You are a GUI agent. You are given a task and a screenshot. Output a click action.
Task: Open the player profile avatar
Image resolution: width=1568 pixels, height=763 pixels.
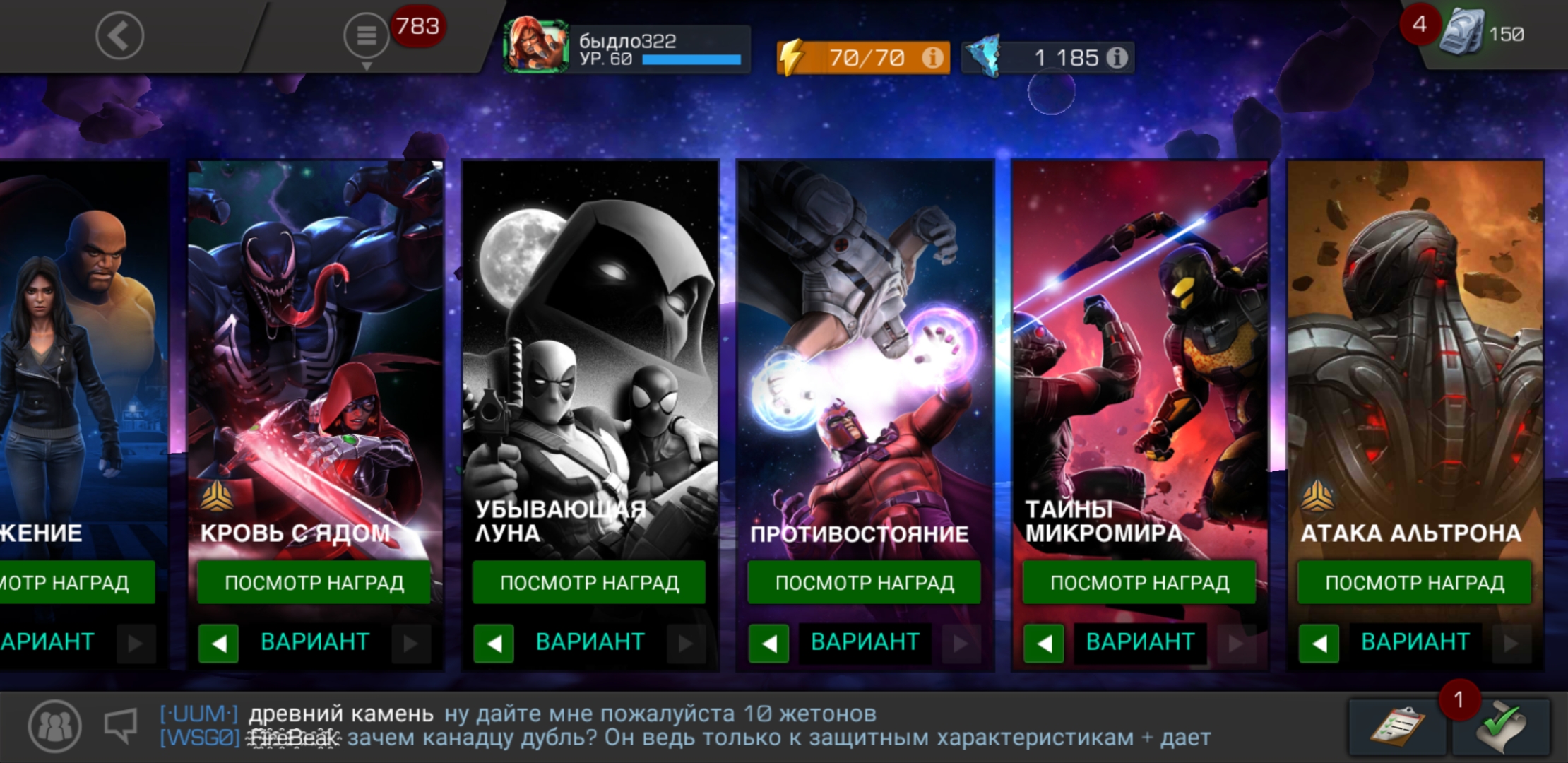536,47
